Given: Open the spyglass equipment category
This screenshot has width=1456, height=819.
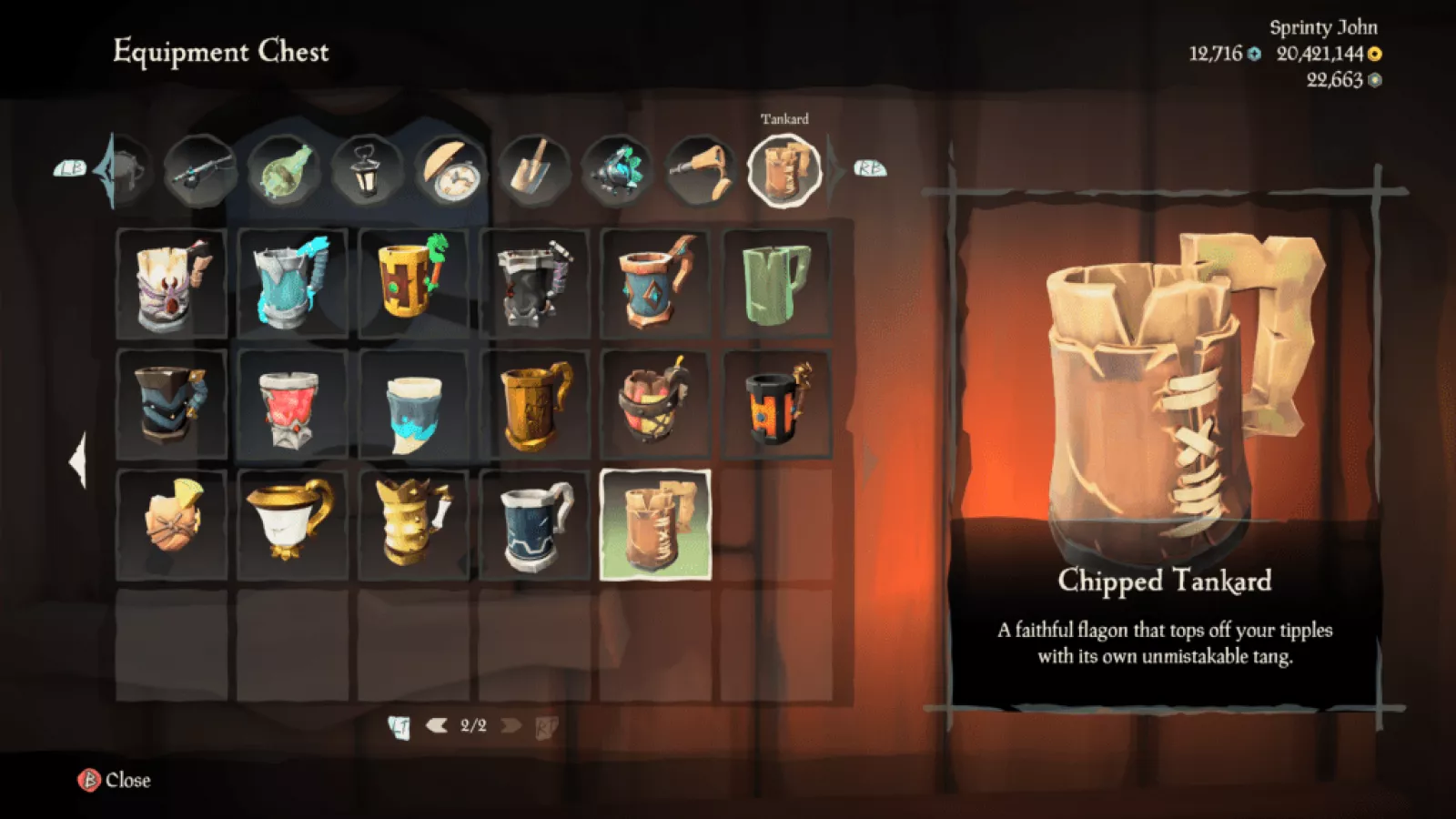Looking at the screenshot, I should 701,169.
